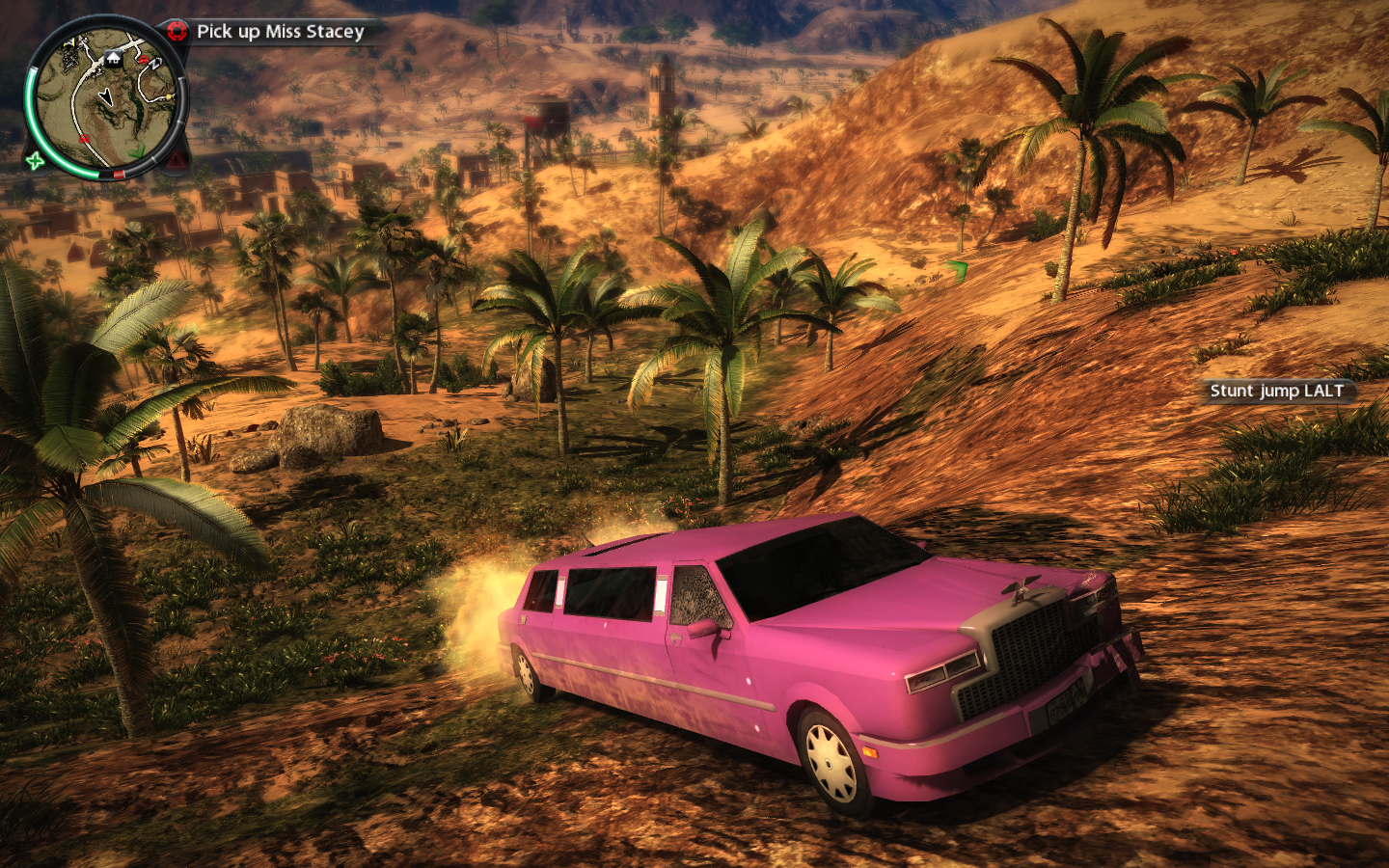
Task: Select the "Pick up Miss Stacey" objective tracker
Action: (x=280, y=32)
